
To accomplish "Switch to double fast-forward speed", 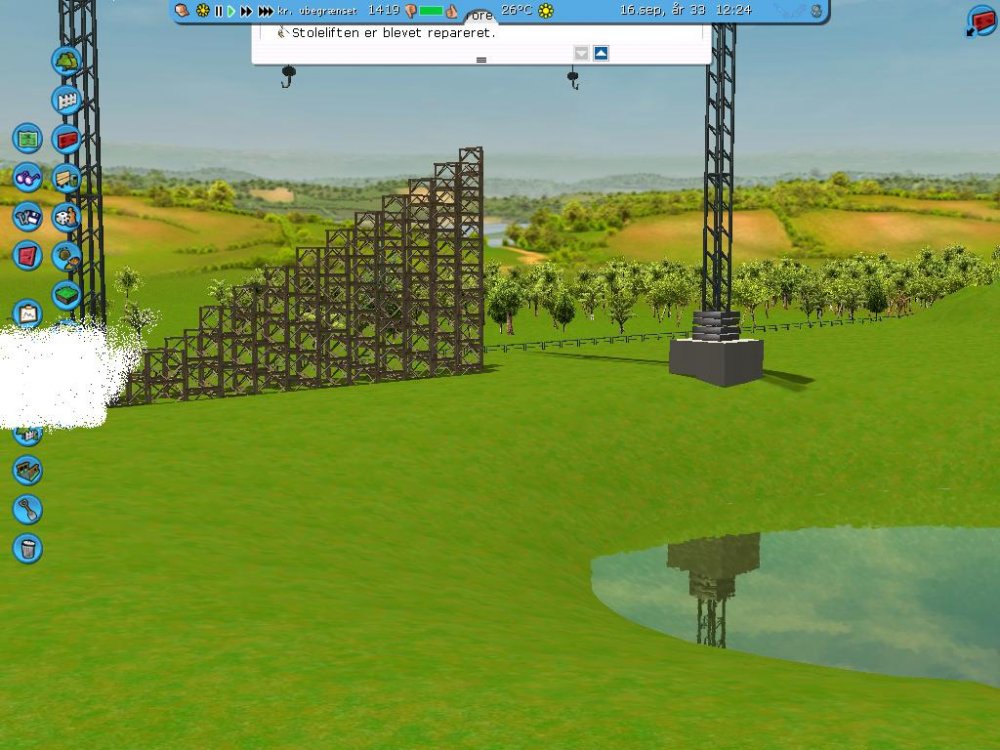I will point(246,11).
